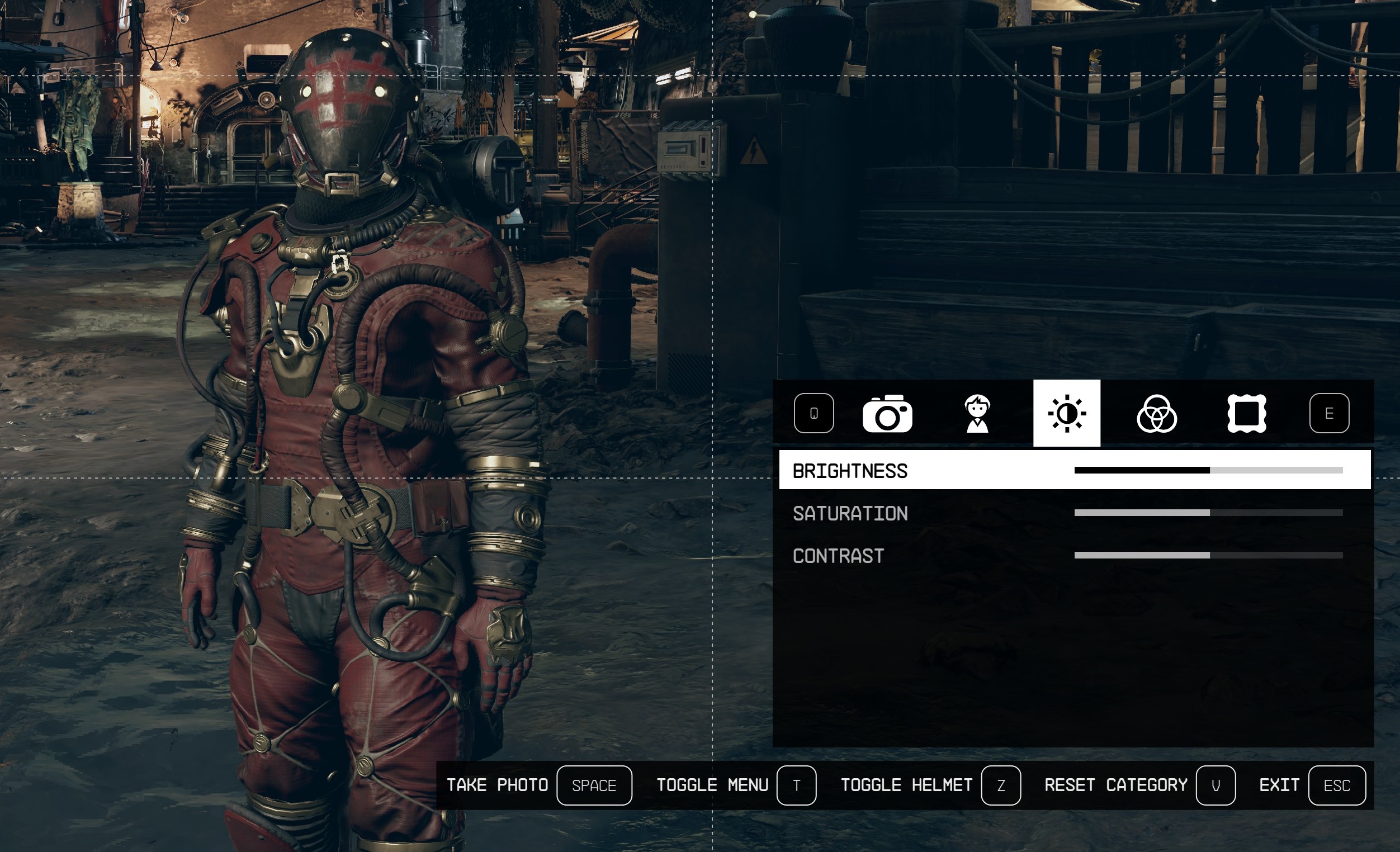The width and height of the screenshot is (1400, 852).
Task: Open the character pose tab
Action: coord(977,414)
